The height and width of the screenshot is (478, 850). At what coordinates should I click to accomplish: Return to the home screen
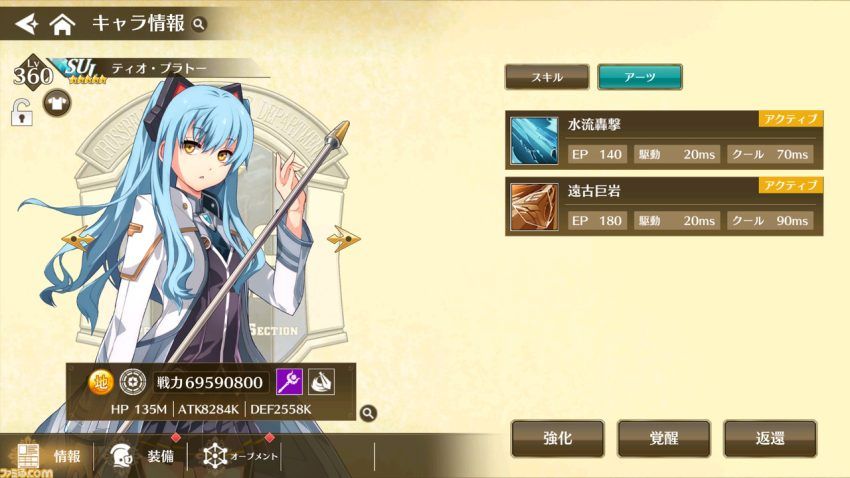point(62,22)
